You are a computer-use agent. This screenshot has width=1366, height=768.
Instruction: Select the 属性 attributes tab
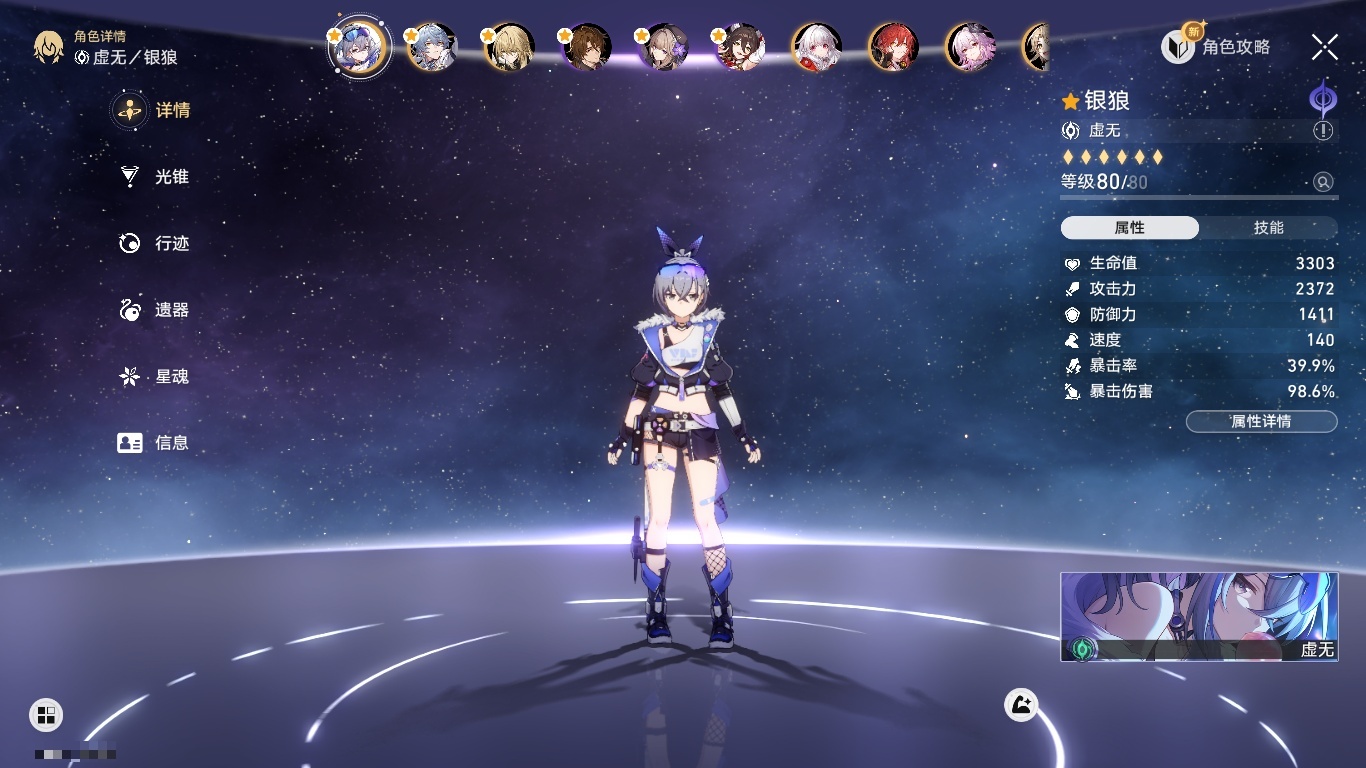[x=1130, y=228]
